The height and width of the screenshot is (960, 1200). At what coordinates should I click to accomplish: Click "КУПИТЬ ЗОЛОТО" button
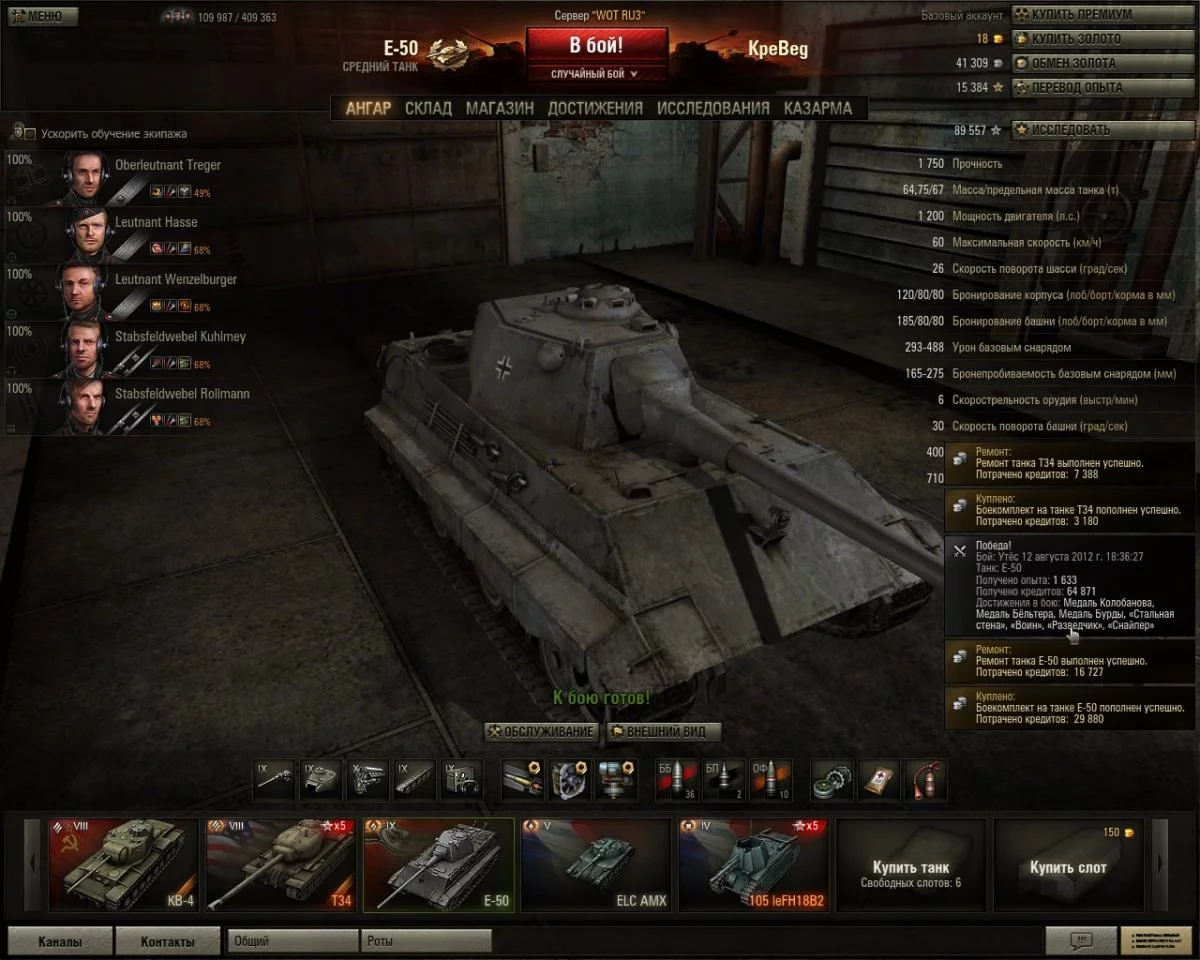click(x=1074, y=39)
